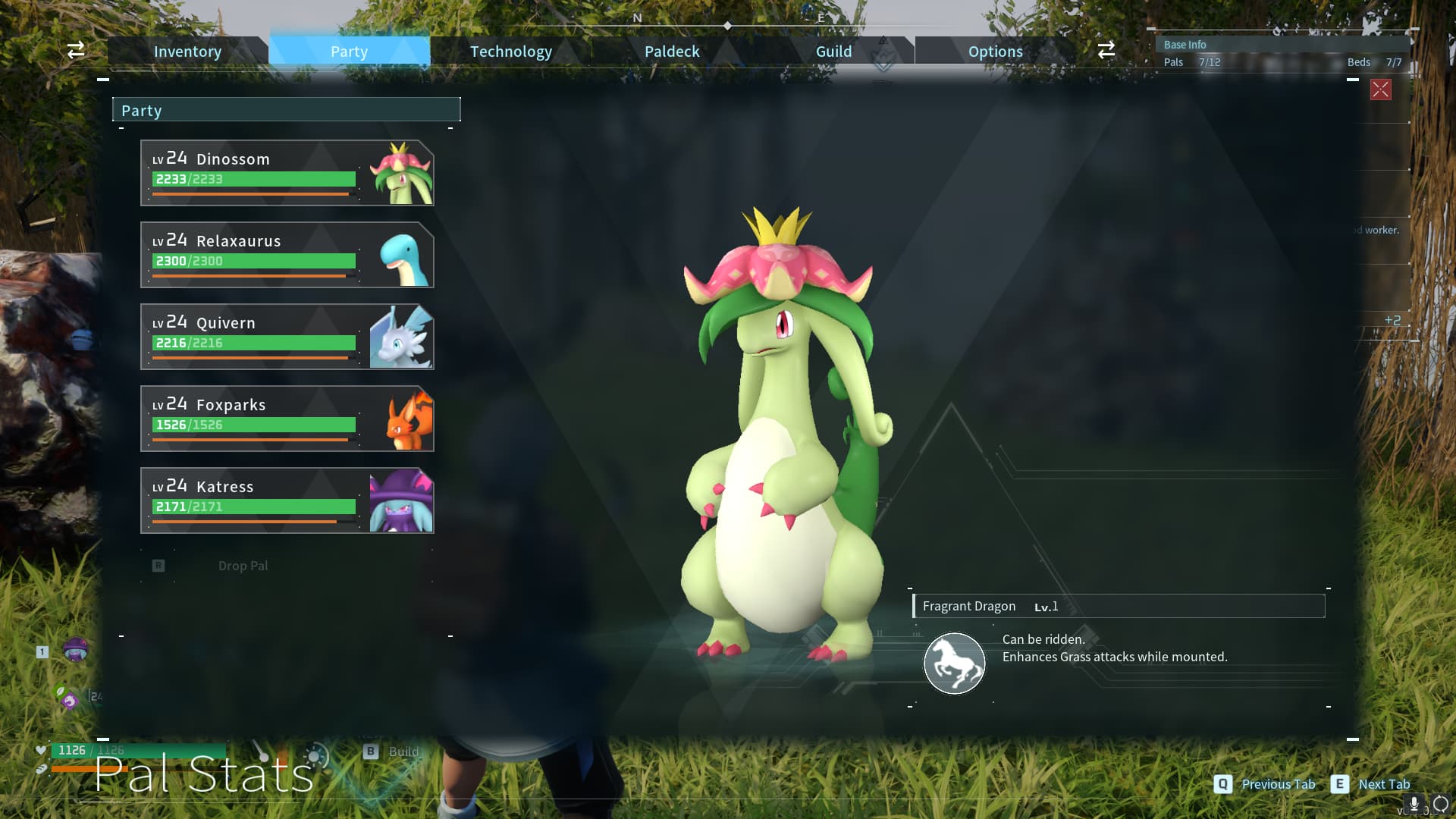1456x819 pixels.
Task: Select Quivern from the party
Action: coord(287,337)
